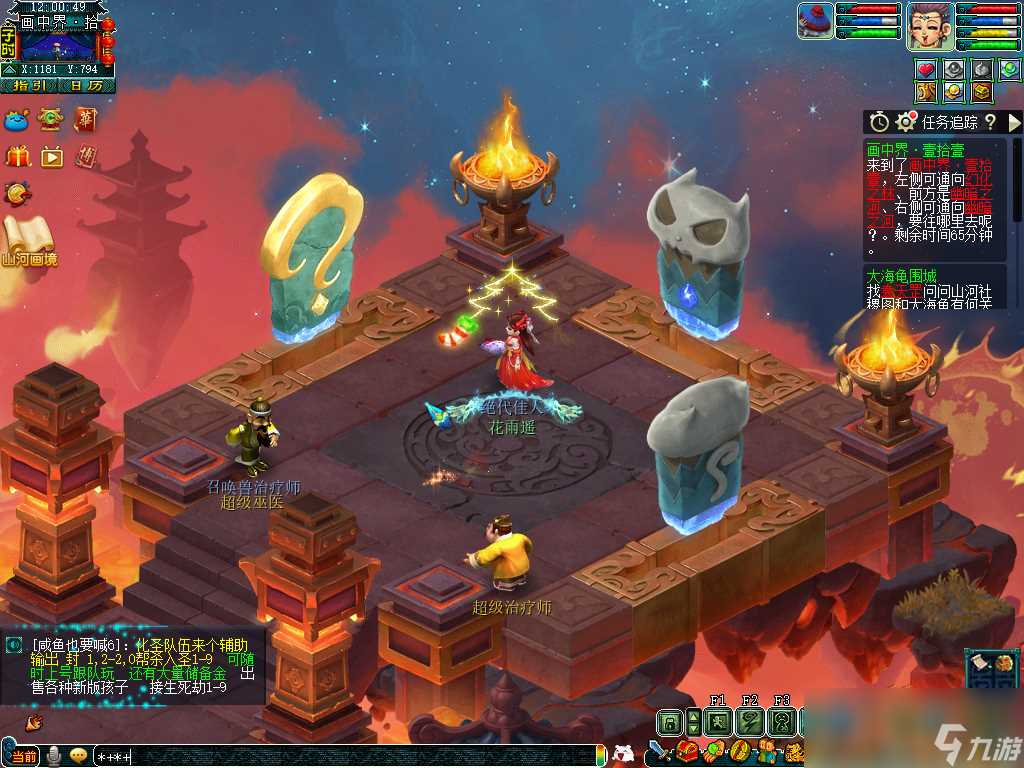
Task: Open the sword attack menu icon
Action: (660, 751)
